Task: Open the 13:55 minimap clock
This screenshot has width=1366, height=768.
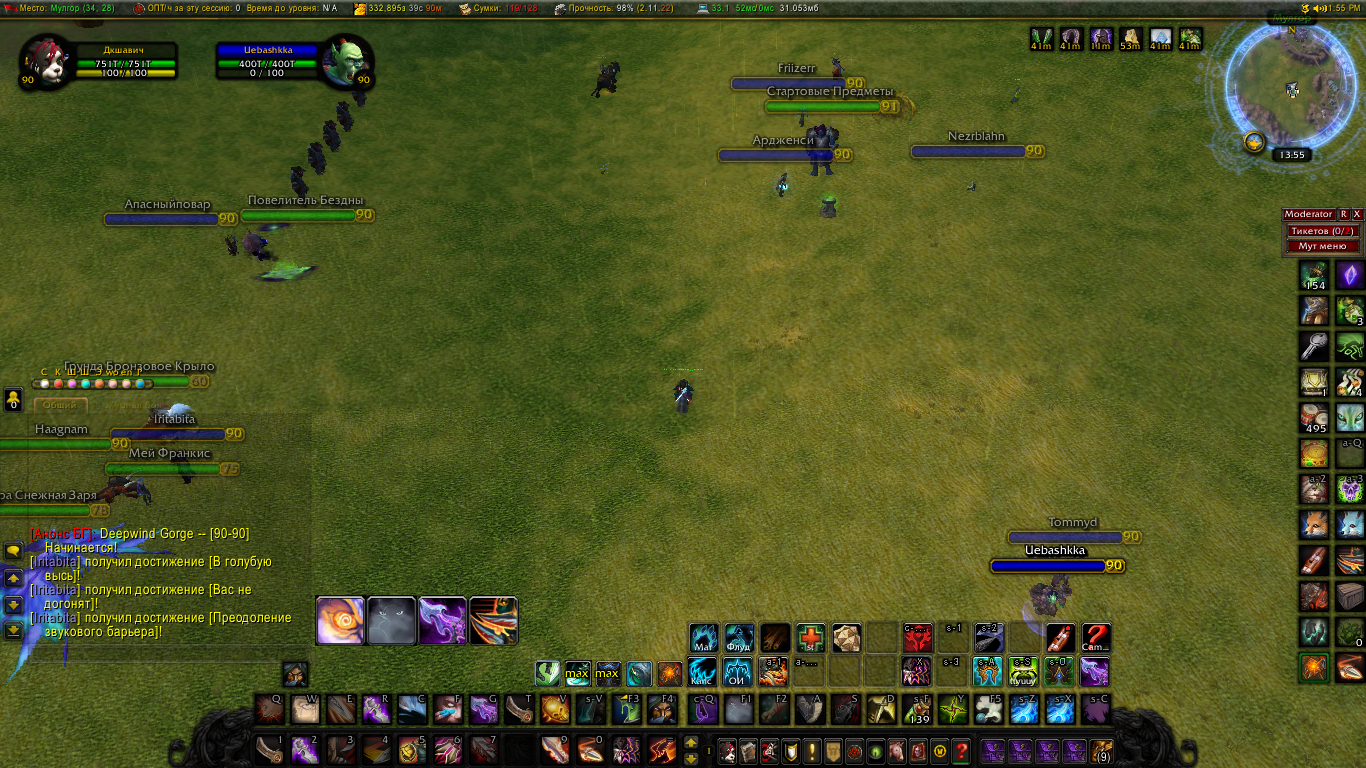Action: click(x=1292, y=155)
